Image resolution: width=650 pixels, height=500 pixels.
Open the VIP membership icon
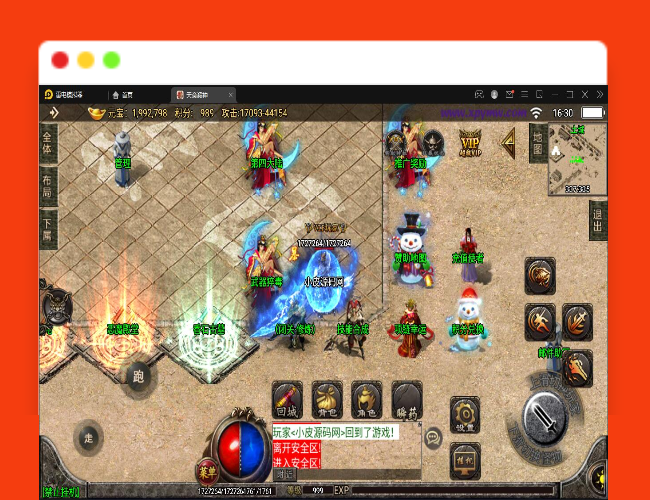(470, 142)
